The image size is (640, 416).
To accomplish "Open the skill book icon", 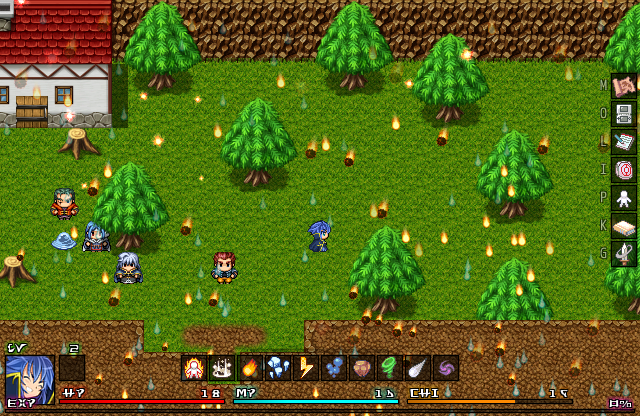I will tap(624, 226).
